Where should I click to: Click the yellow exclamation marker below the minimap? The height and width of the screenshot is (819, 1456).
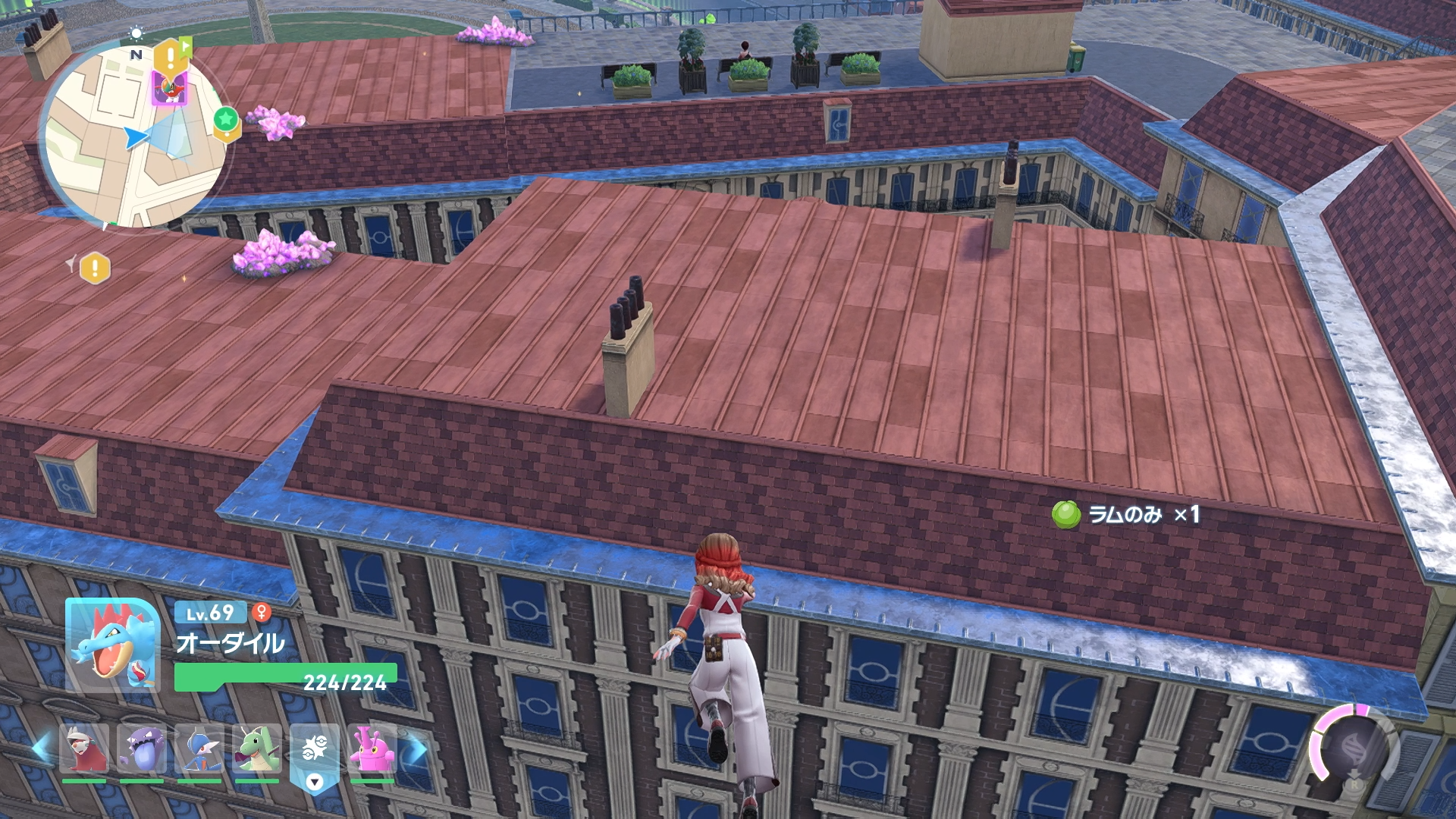95,268
